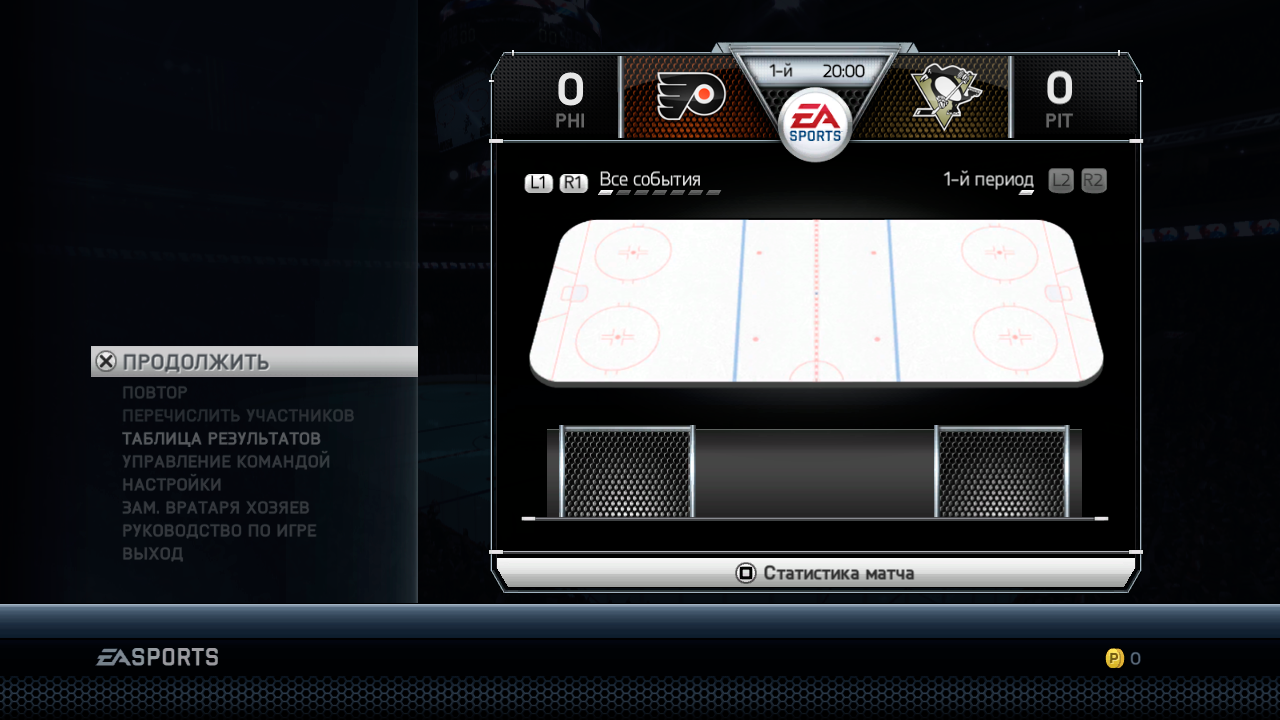Open the ПОВТОР replay option
Screen dimensions: 1280x720
pos(155,393)
